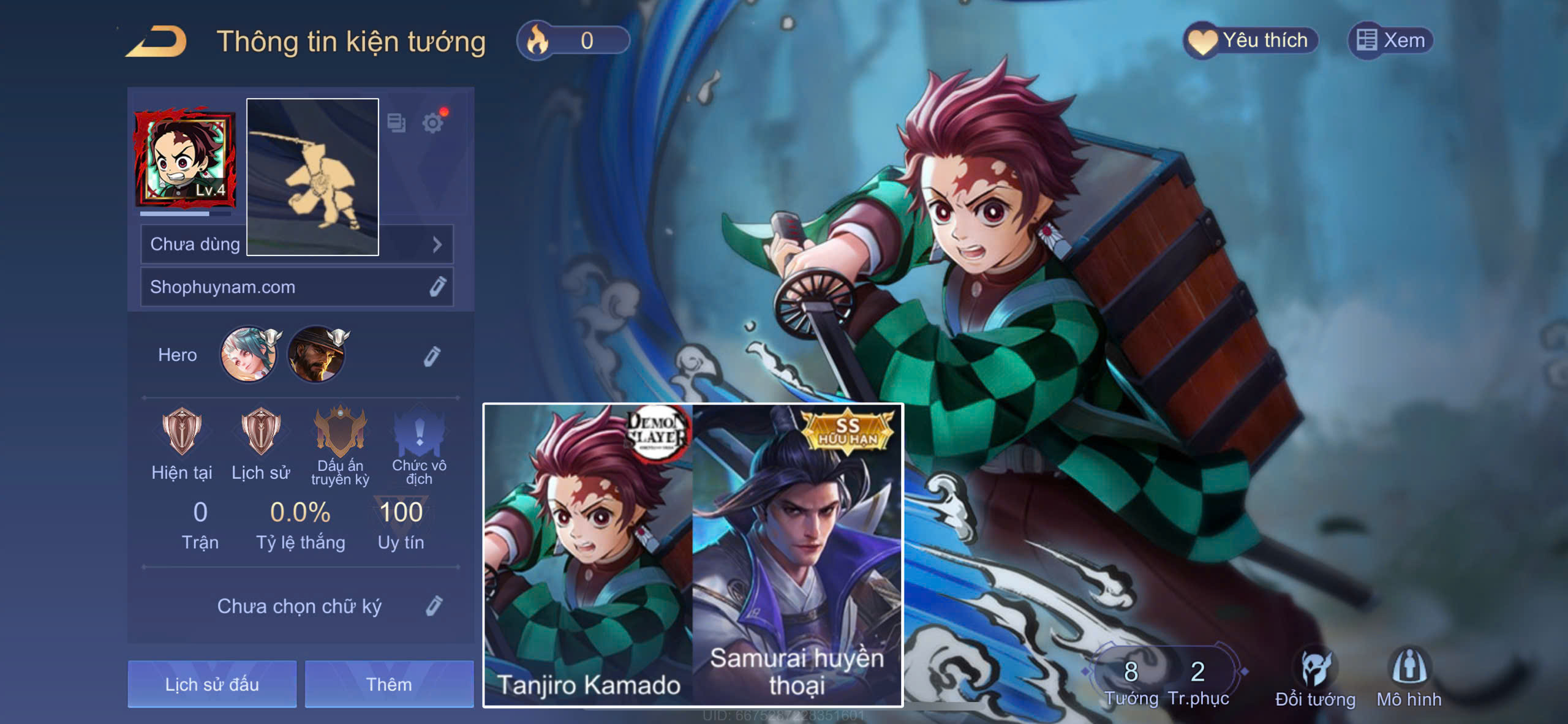Open the profile settings gear icon
1568x724 pixels.
pos(433,123)
